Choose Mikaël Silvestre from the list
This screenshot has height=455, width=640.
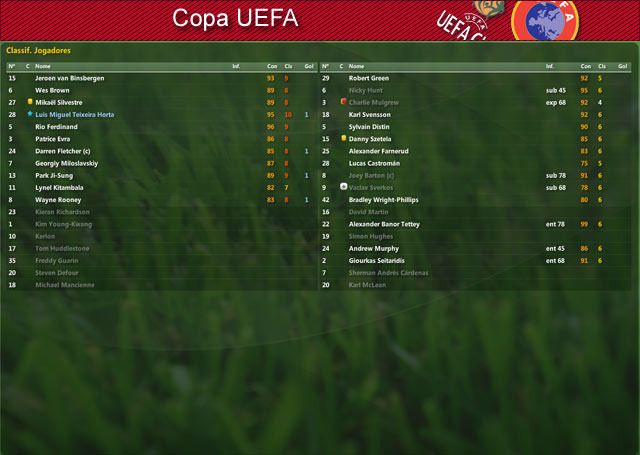click(58, 102)
